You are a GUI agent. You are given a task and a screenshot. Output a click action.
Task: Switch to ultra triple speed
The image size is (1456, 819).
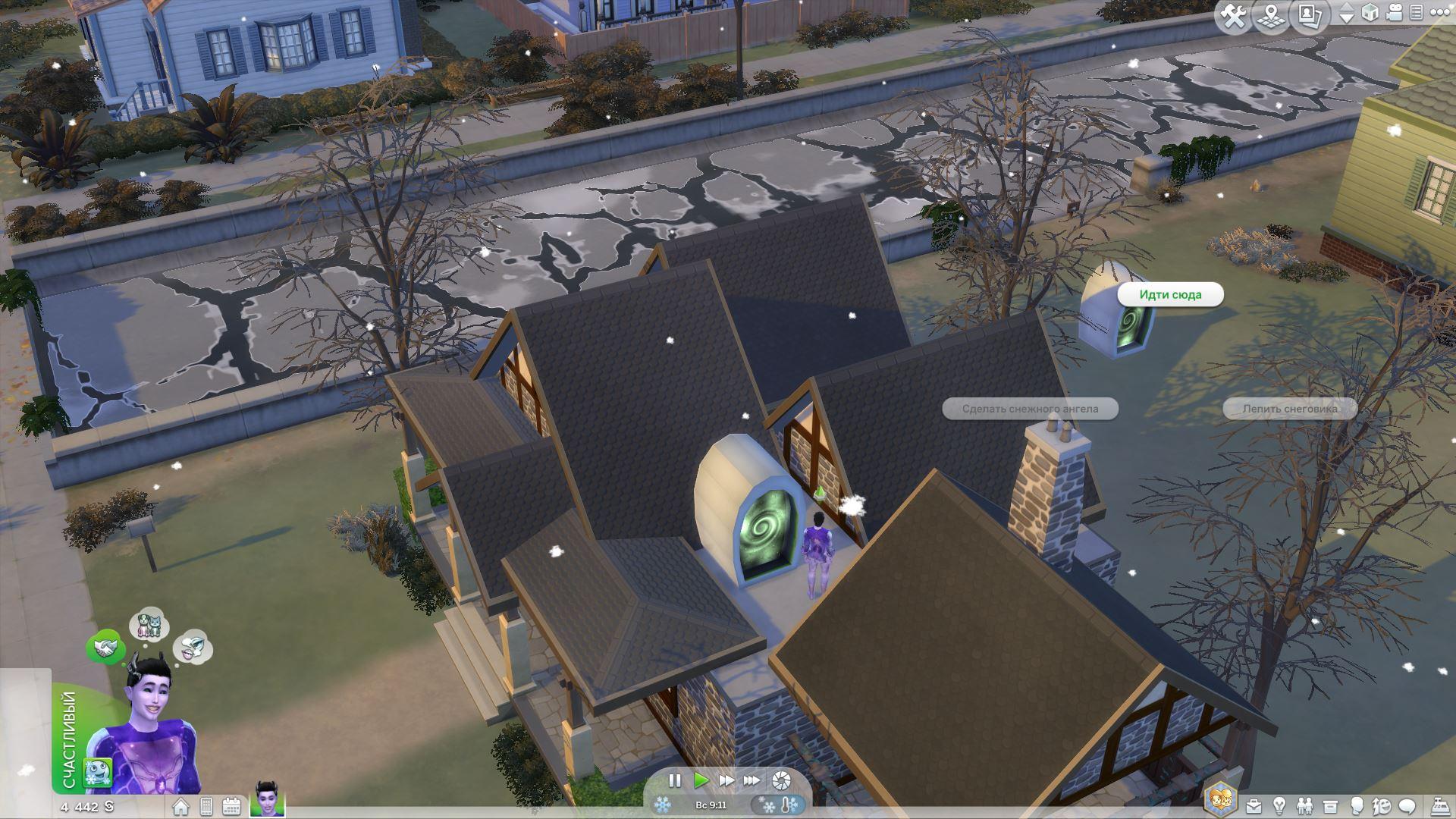752,780
